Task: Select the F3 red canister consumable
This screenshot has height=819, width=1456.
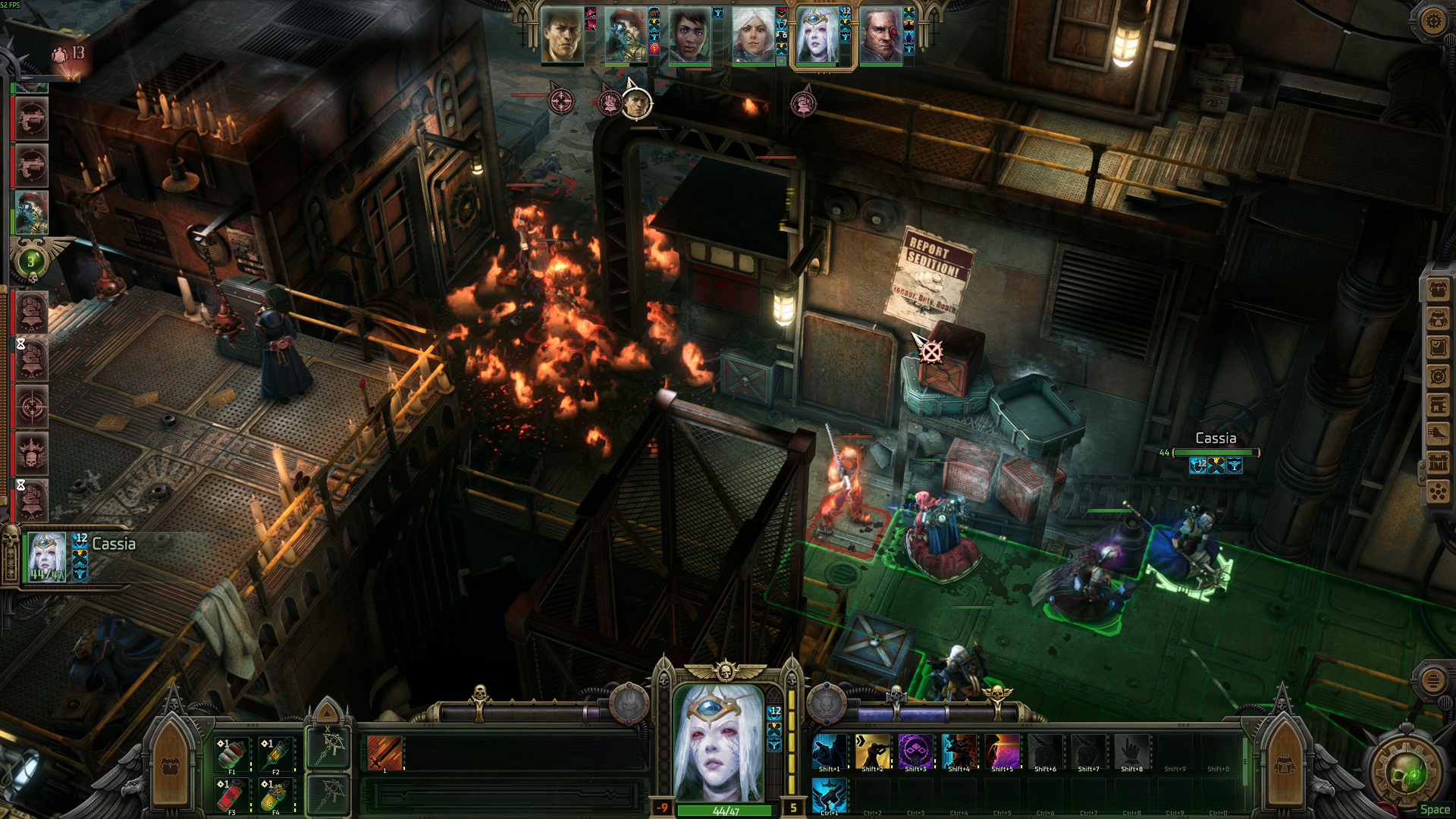Action: (x=232, y=795)
